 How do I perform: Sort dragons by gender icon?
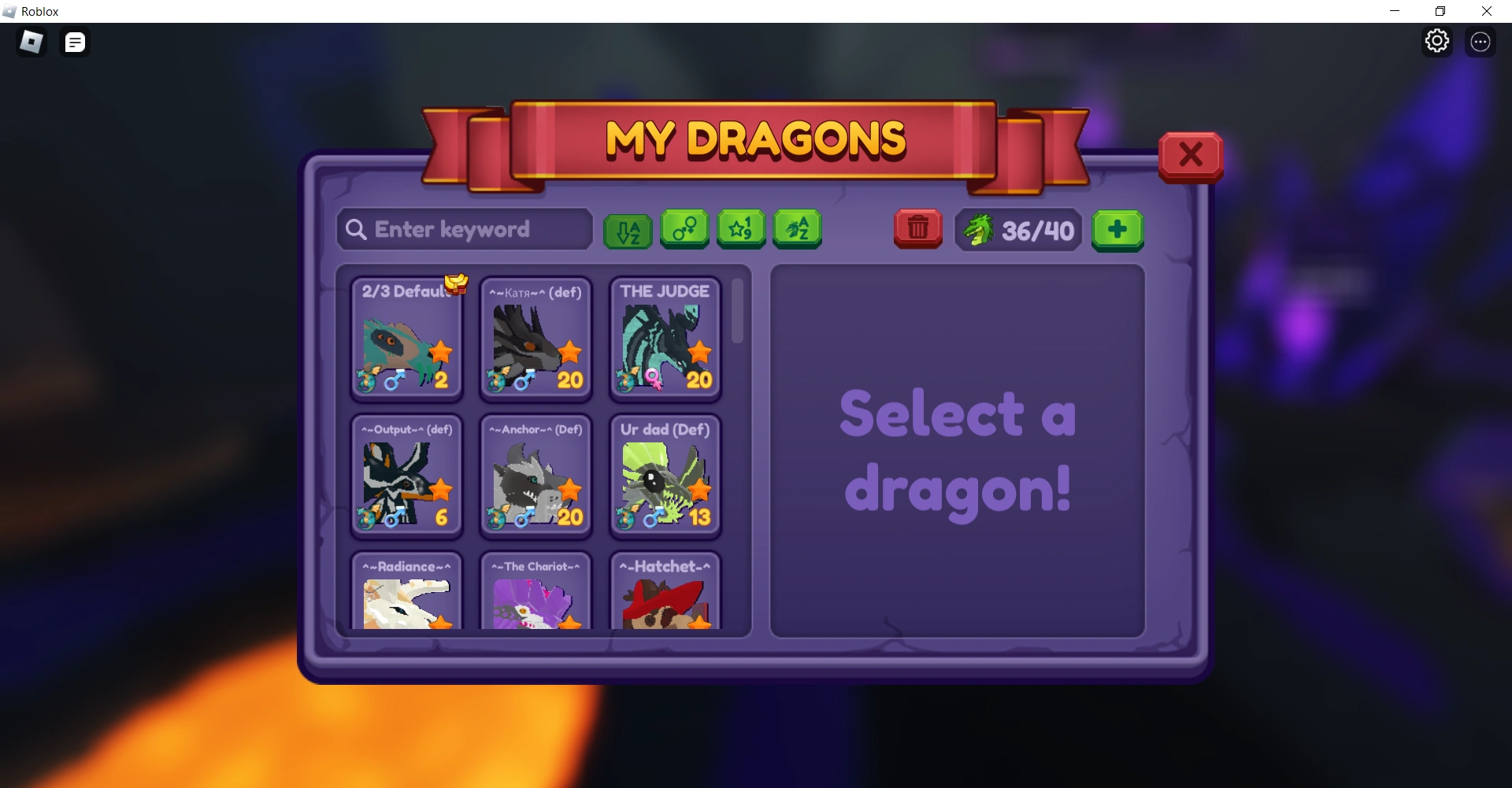(684, 229)
